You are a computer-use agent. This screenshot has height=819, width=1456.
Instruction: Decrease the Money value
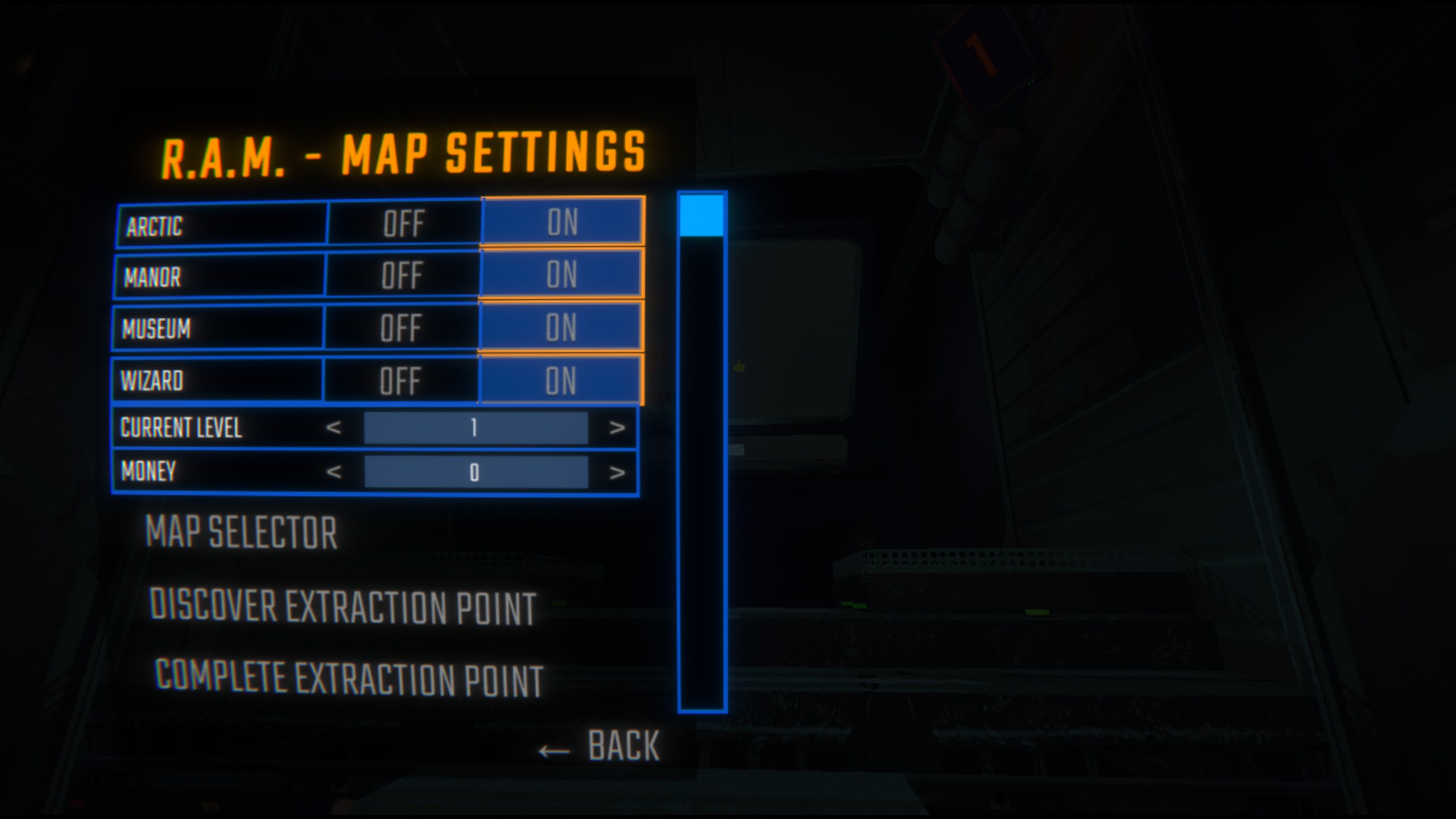pyautogui.click(x=335, y=473)
